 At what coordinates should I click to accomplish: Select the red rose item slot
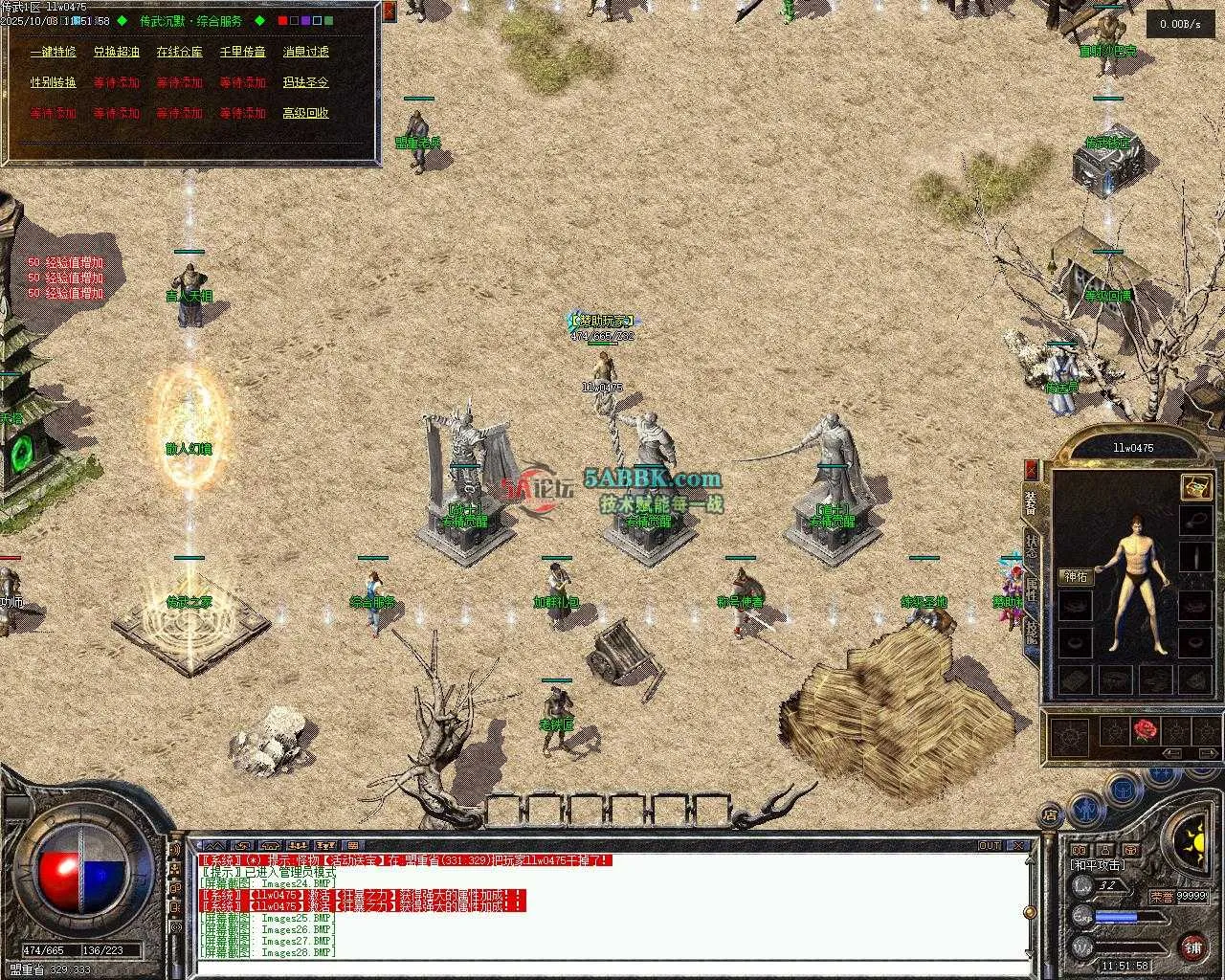click(x=1146, y=732)
